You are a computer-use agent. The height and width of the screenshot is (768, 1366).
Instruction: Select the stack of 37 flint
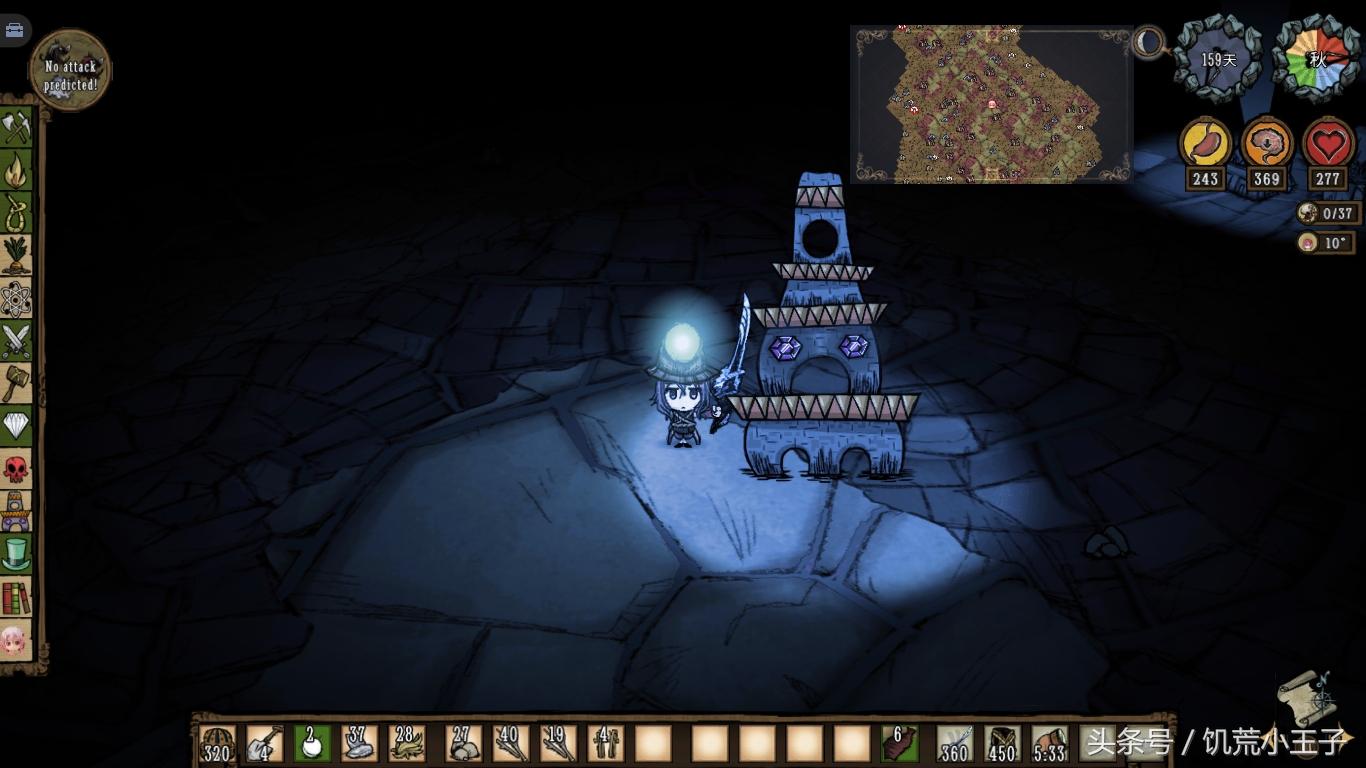pyautogui.click(x=360, y=744)
